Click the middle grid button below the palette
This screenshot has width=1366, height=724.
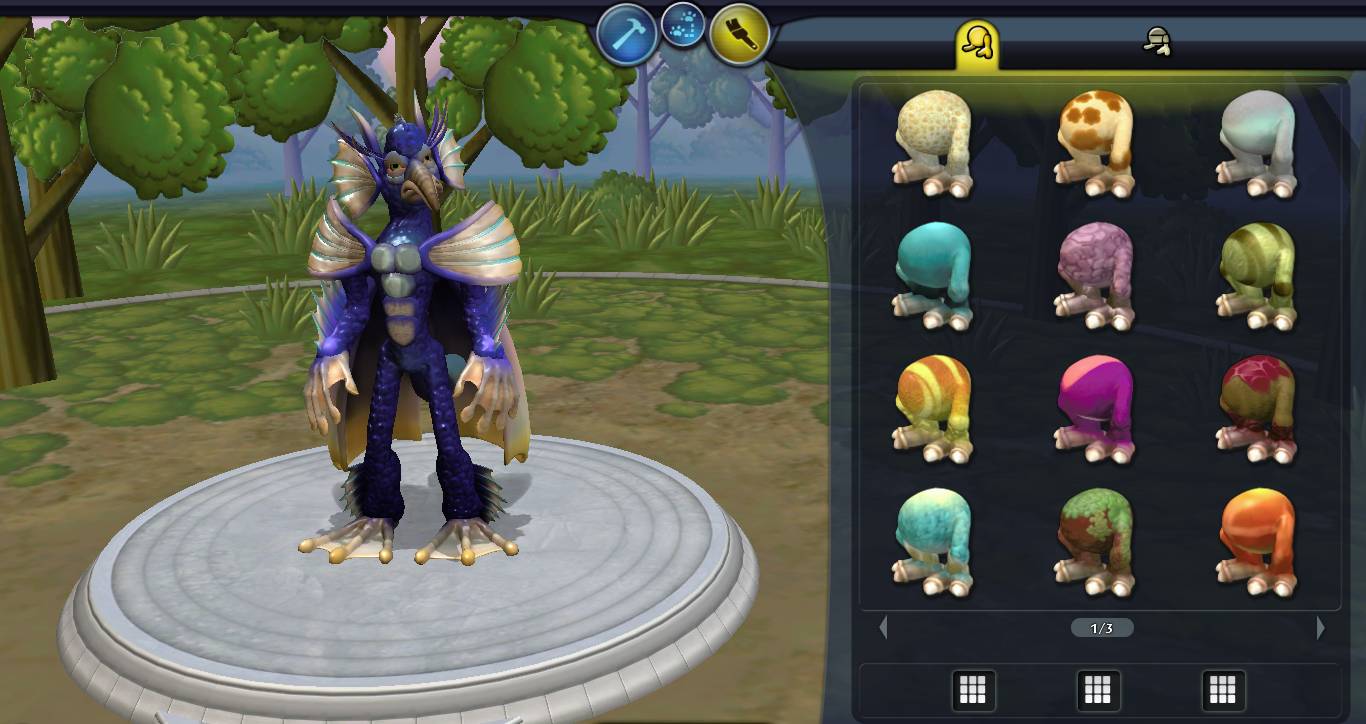click(1097, 689)
